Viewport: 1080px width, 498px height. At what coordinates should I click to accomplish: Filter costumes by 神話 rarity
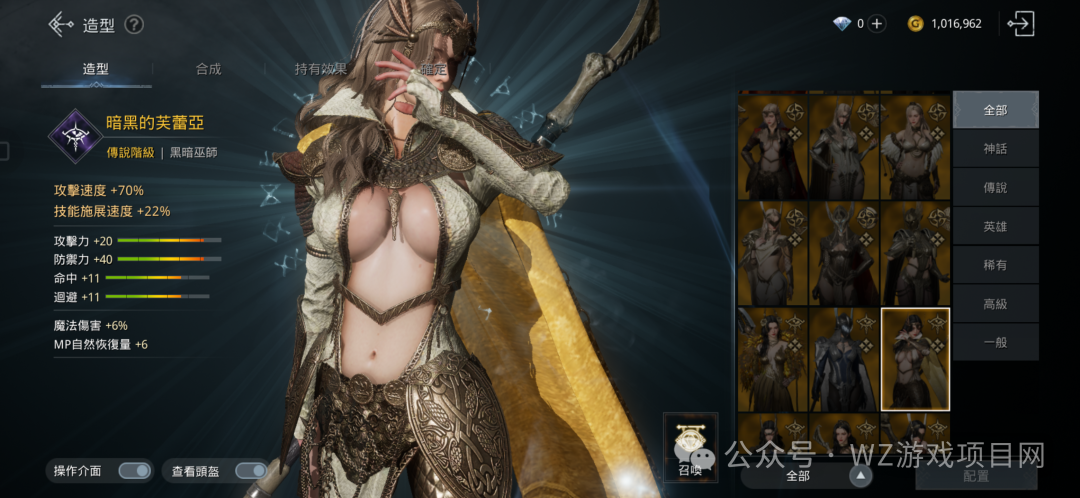tap(995, 149)
